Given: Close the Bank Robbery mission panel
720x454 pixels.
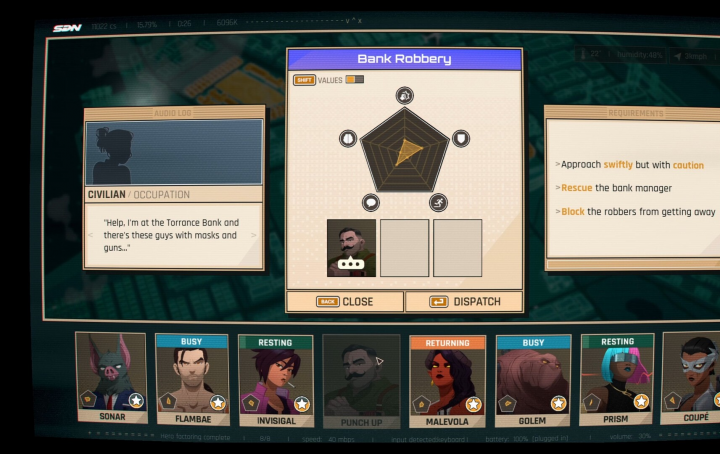Looking at the screenshot, I should (345, 301).
